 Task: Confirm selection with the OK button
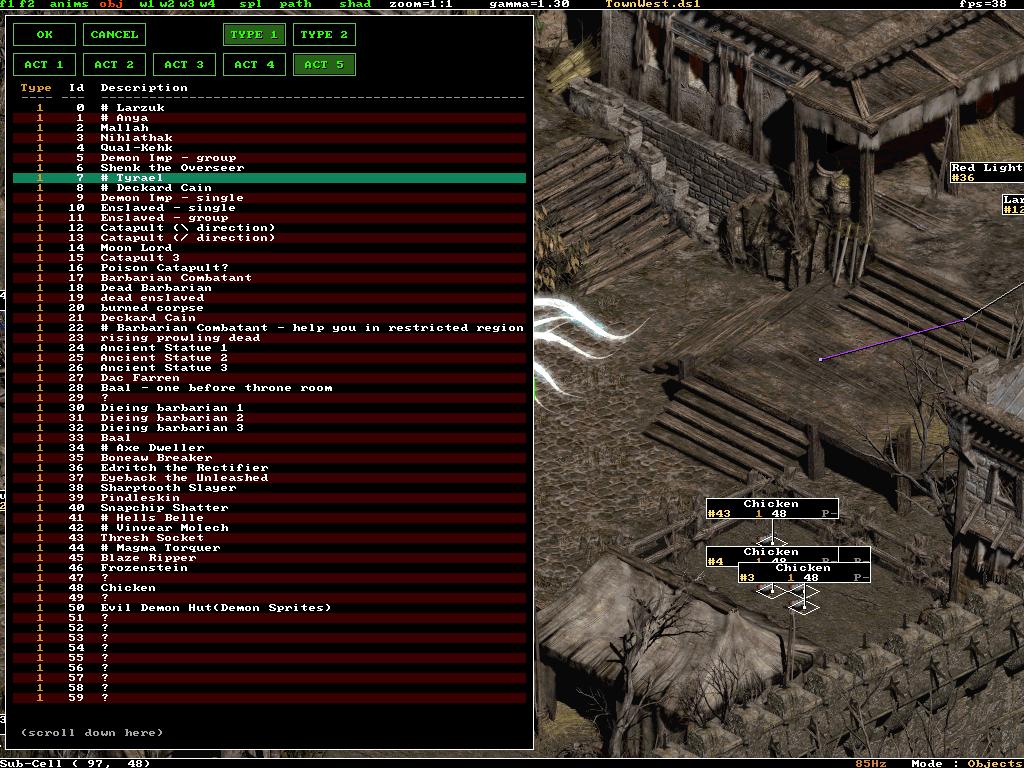pyautogui.click(x=44, y=35)
